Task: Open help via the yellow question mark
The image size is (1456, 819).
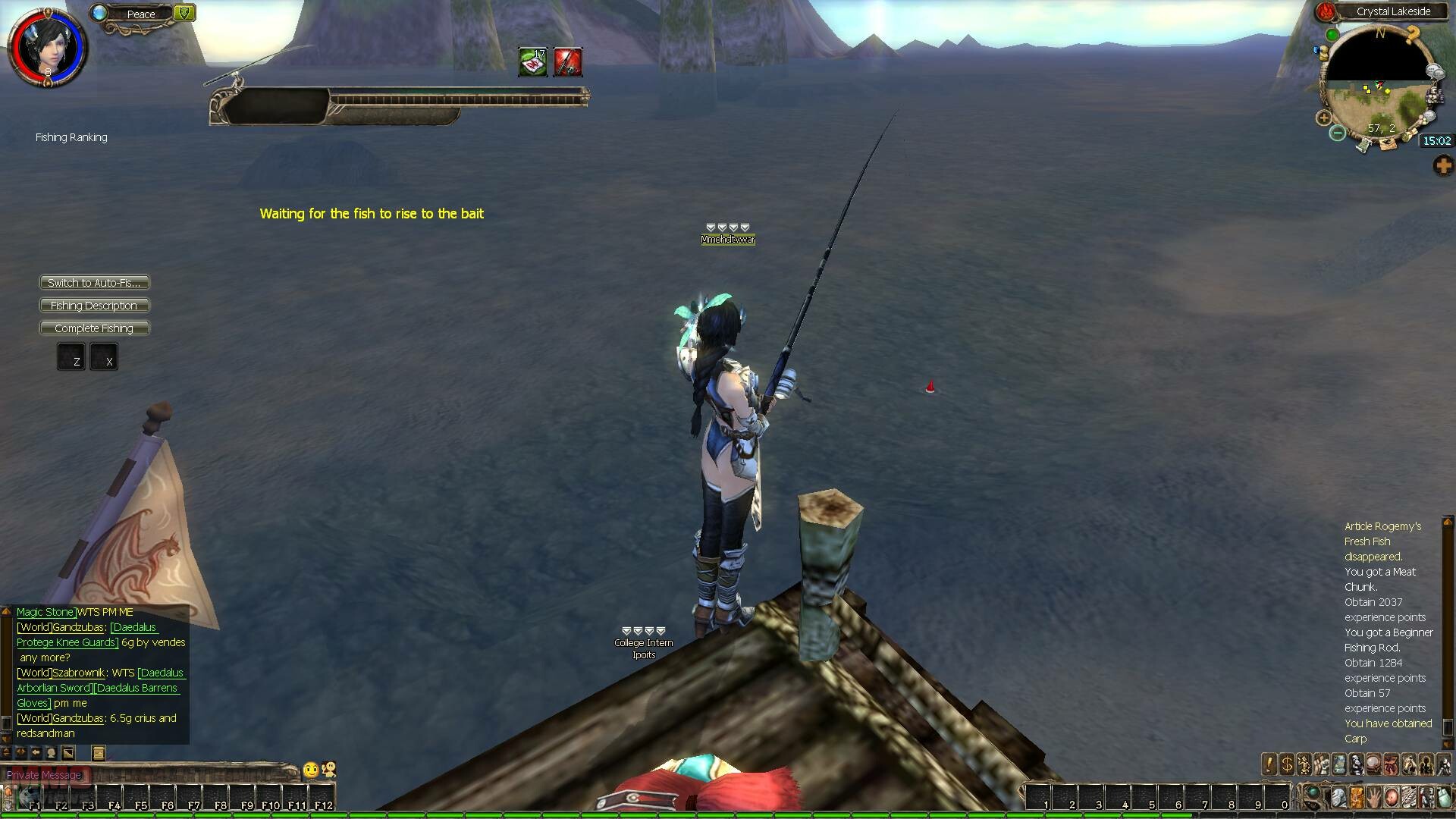Action: point(1412,34)
